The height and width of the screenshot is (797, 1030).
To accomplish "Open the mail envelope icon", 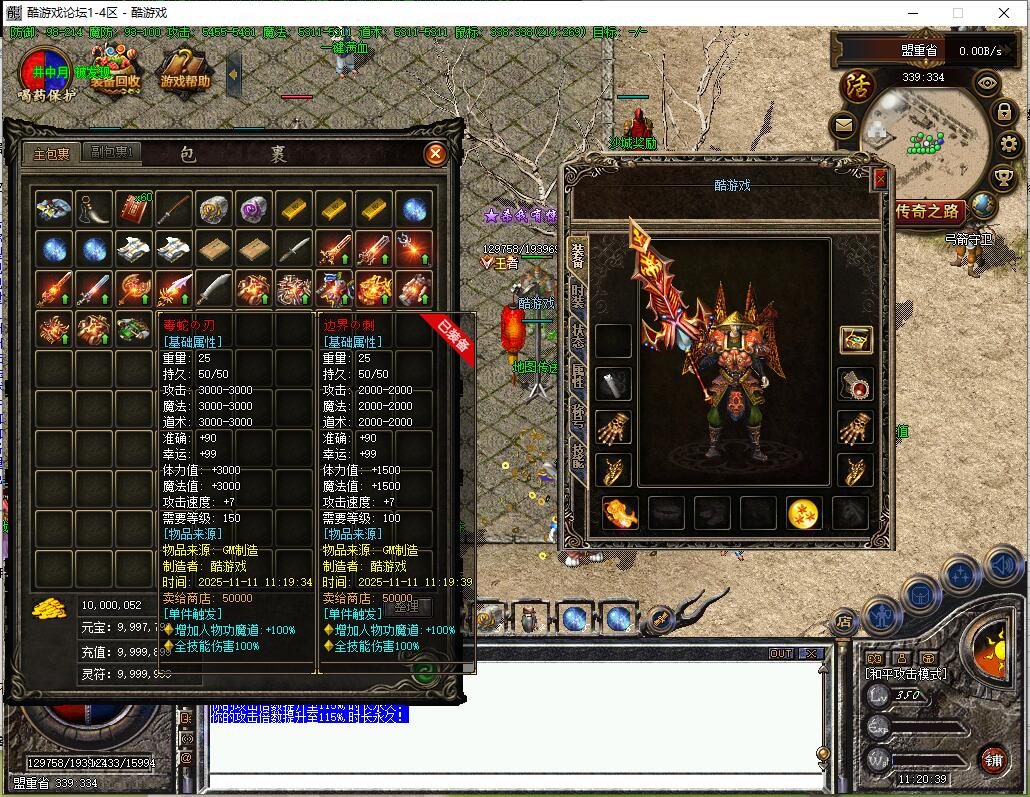I will tap(843, 126).
